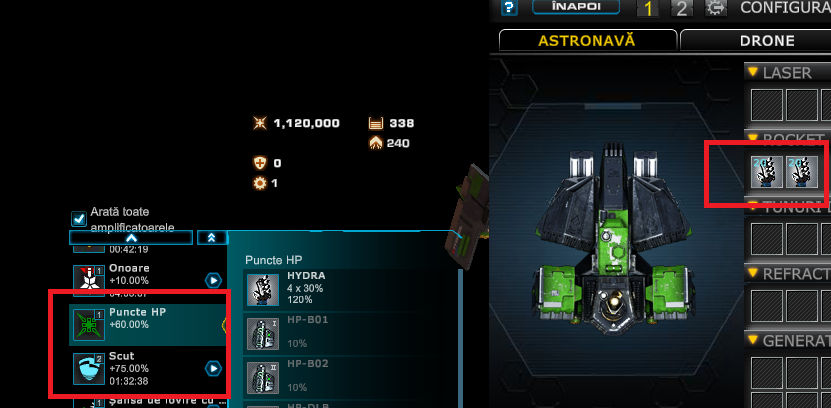Viewport: 831px width, 408px height.
Task: Switch to configuration 1
Action: click(x=648, y=9)
